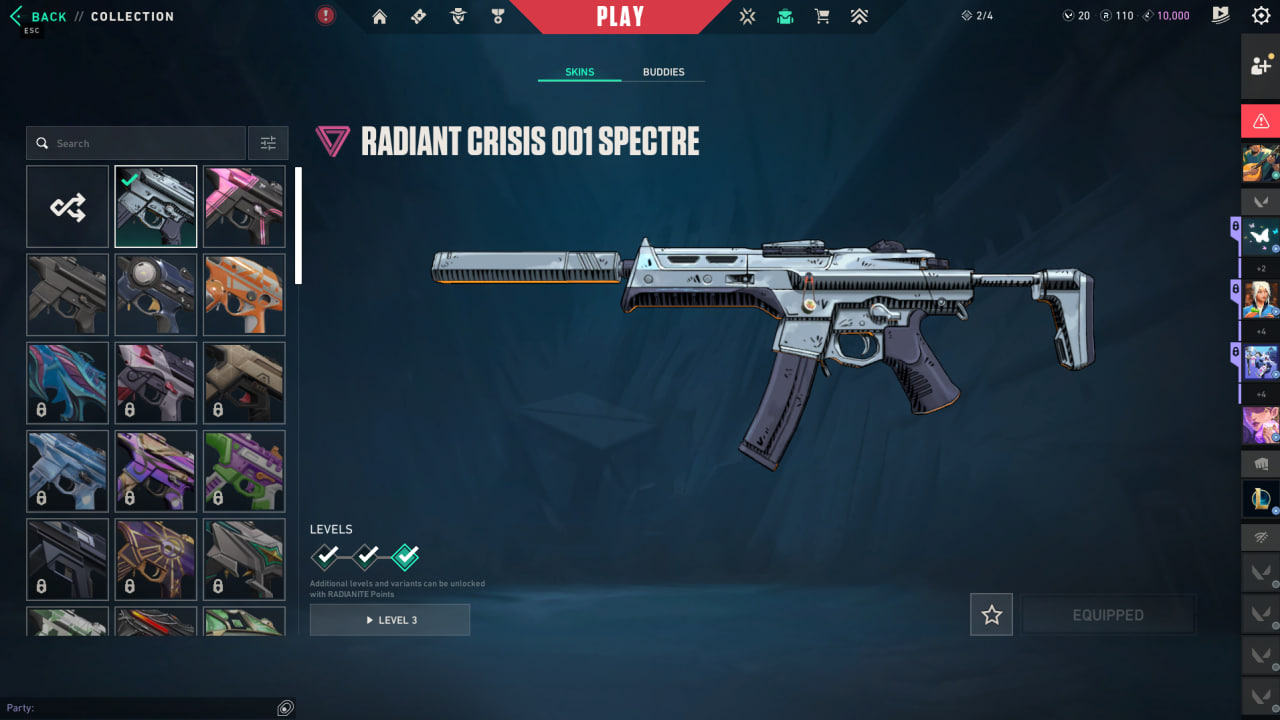This screenshot has height=720, width=1280.
Task: Play the Level 3 preview video
Action: [390, 620]
